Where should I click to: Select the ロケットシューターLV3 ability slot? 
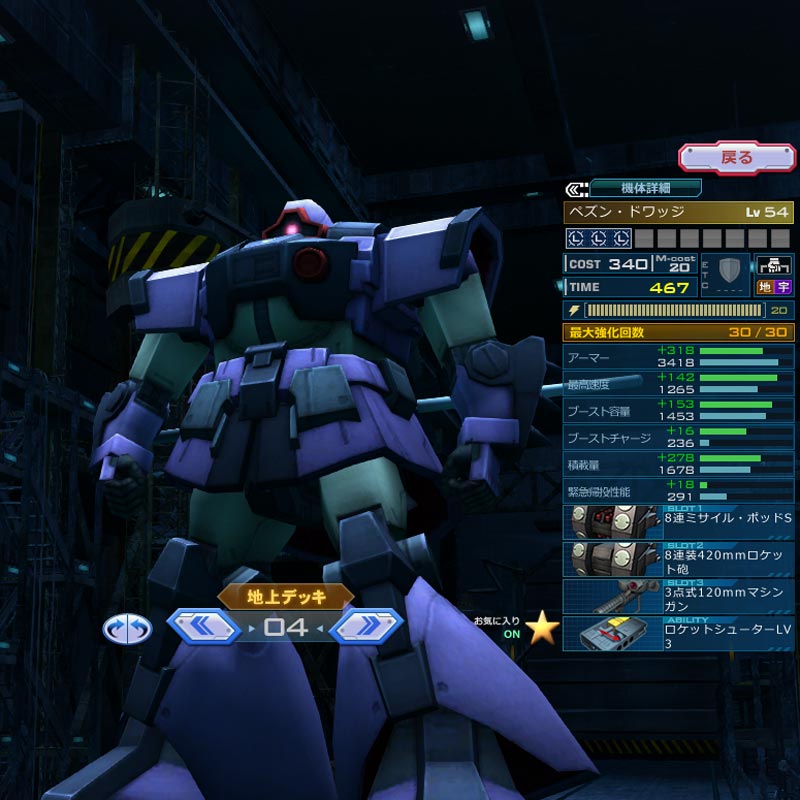(x=679, y=633)
